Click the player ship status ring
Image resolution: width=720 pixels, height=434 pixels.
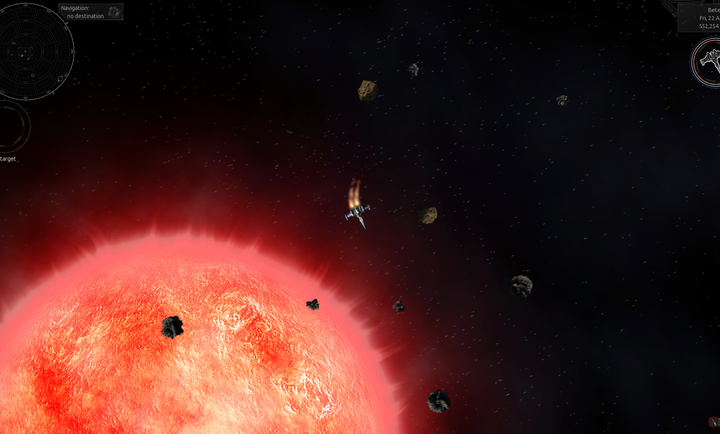(708, 62)
